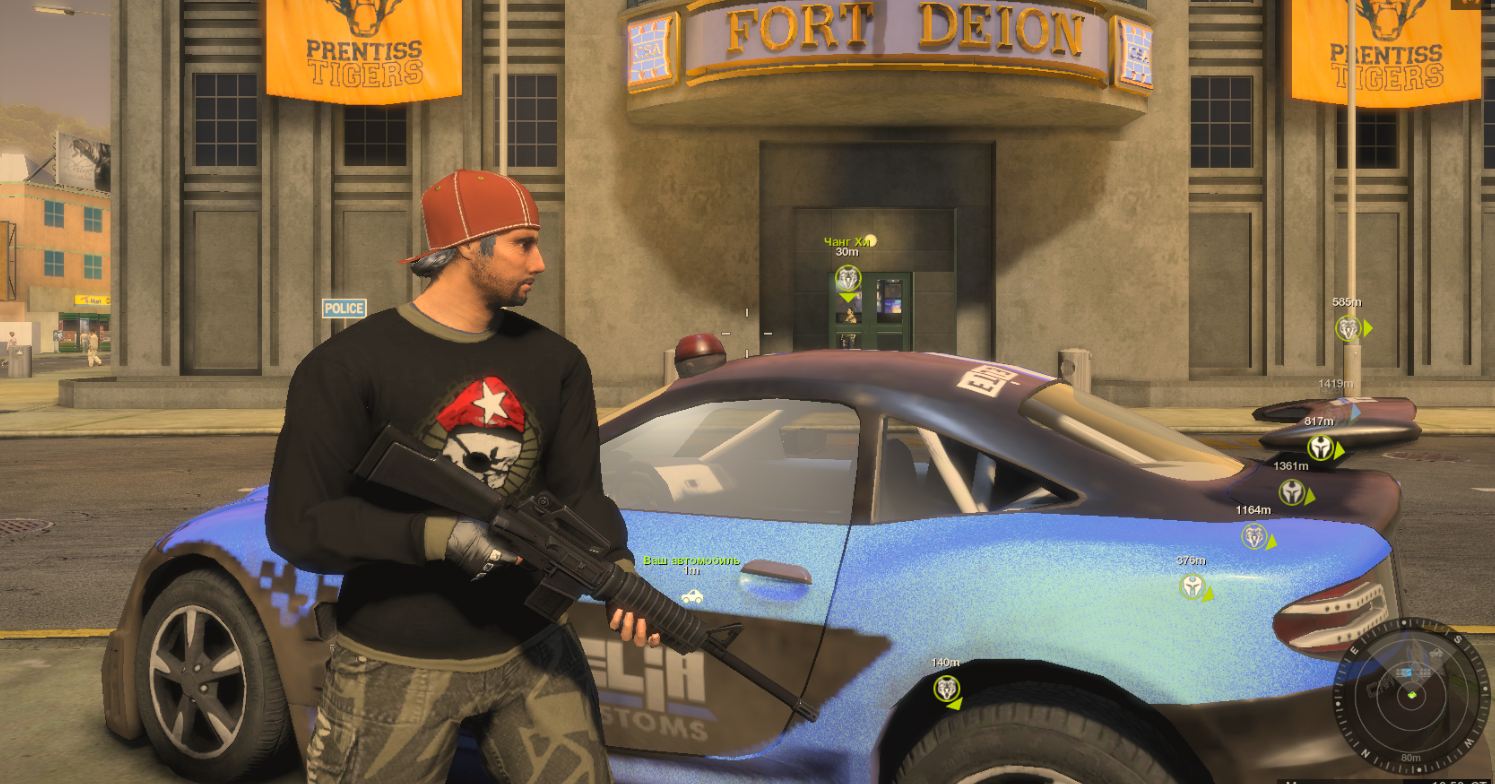Click the Чанг Хл contact marker at 30m
Image resolution: width=1495 pixels, height=784 pixels.
coord(848,279)
